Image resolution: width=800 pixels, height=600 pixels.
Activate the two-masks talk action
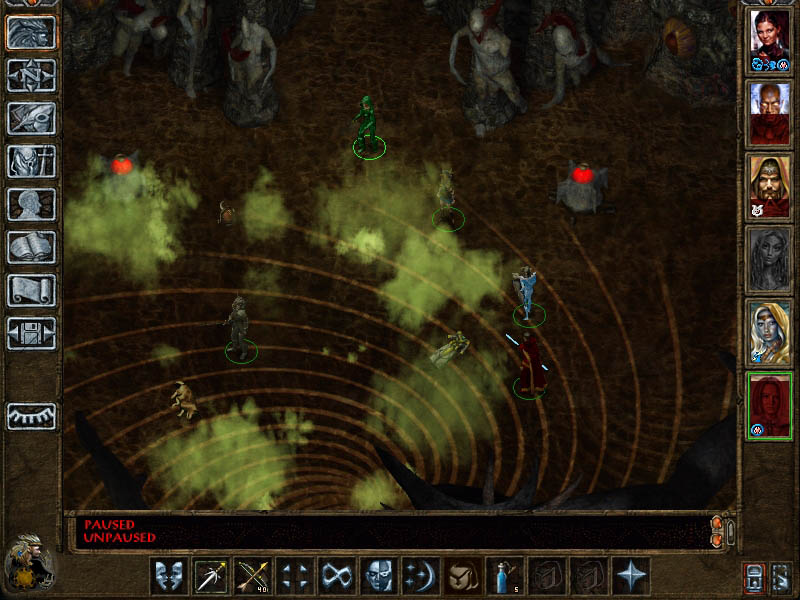click(x=169, y=577)
